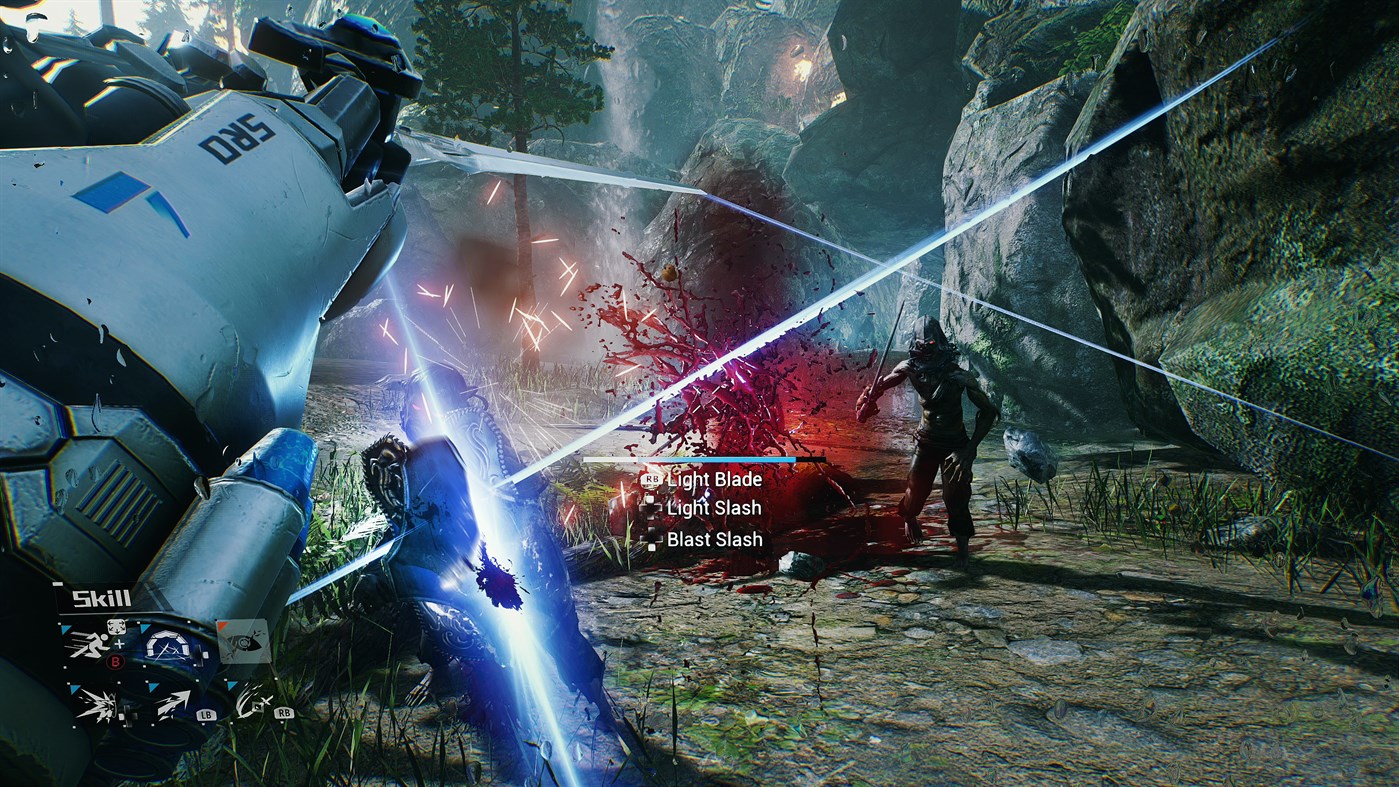Toggle the orange corner marker on the eye skill

point(221,625)
